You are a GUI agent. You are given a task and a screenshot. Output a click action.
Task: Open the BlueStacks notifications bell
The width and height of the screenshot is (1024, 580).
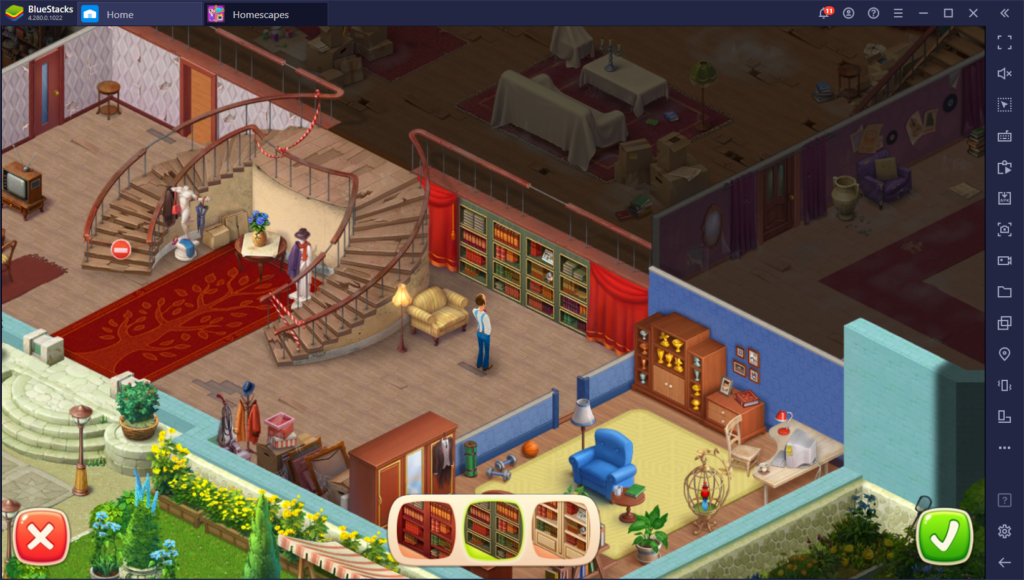point(825,14)
